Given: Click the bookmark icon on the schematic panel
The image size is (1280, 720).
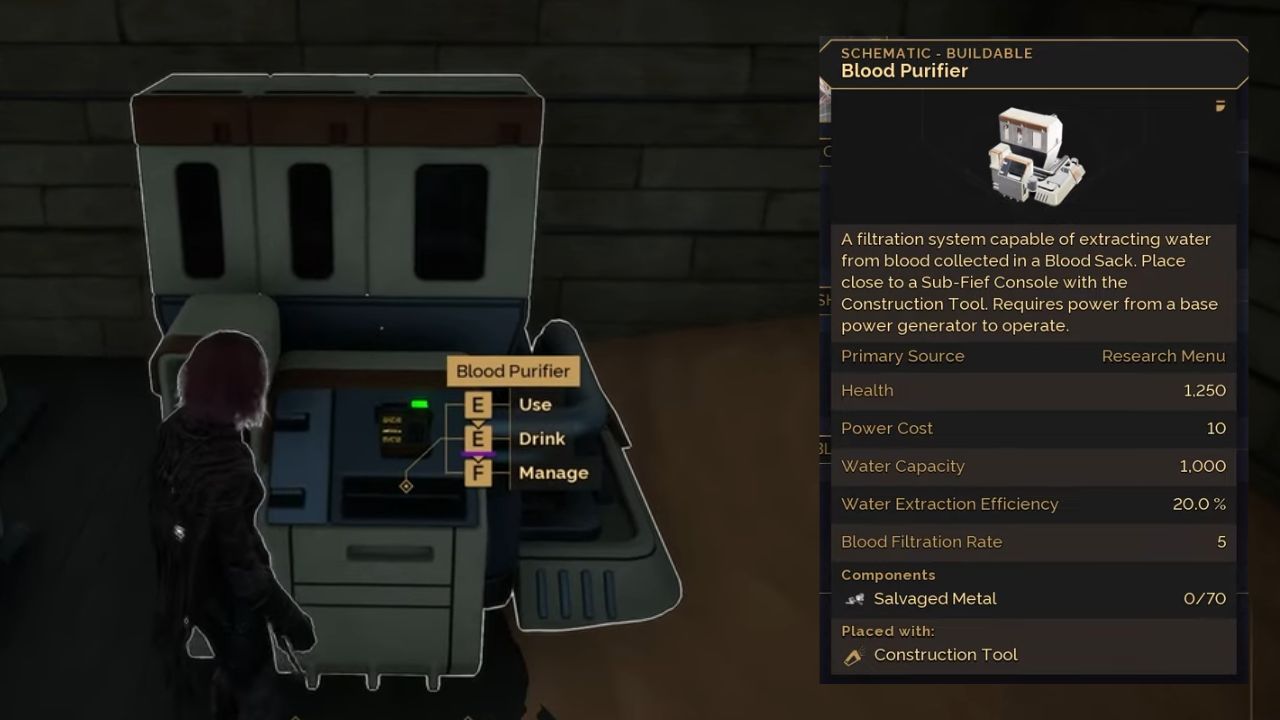Looking at the screenshot, I should (x=1219, y=107).
